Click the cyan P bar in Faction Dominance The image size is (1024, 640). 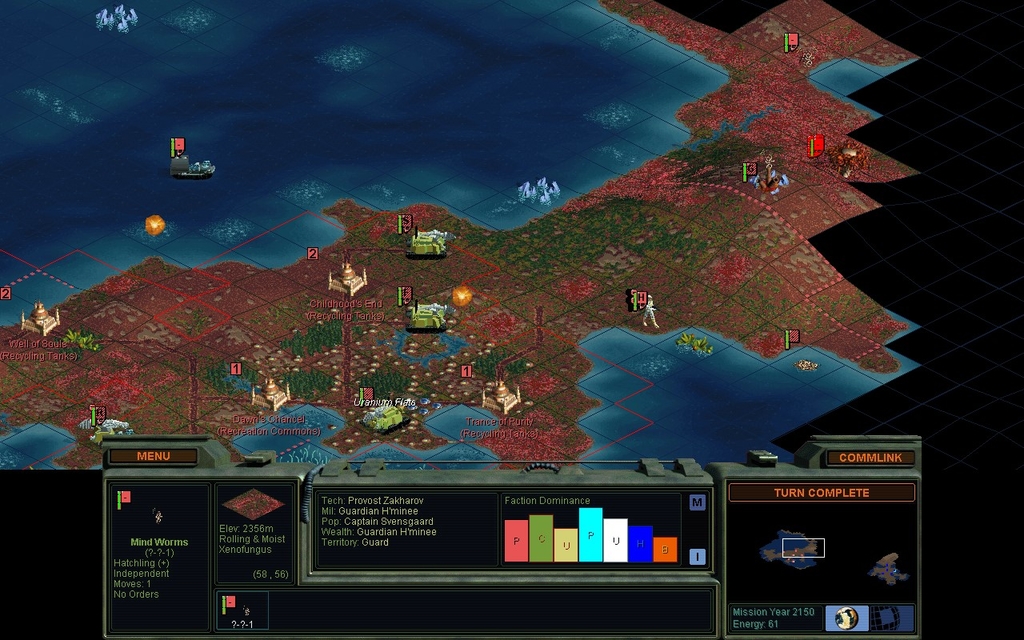590,536
